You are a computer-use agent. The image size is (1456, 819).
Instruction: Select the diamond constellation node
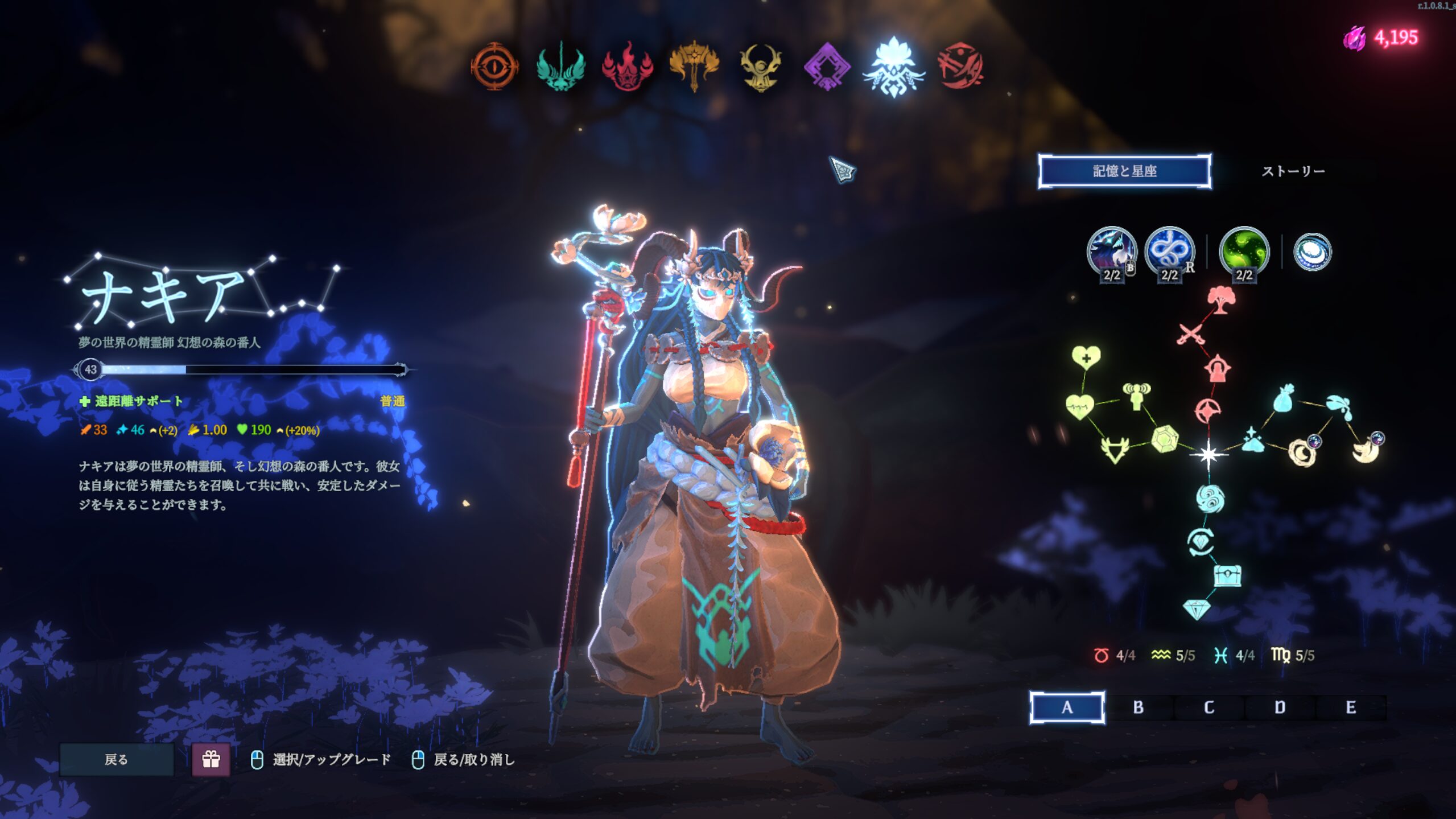(x=1196, y=610)
